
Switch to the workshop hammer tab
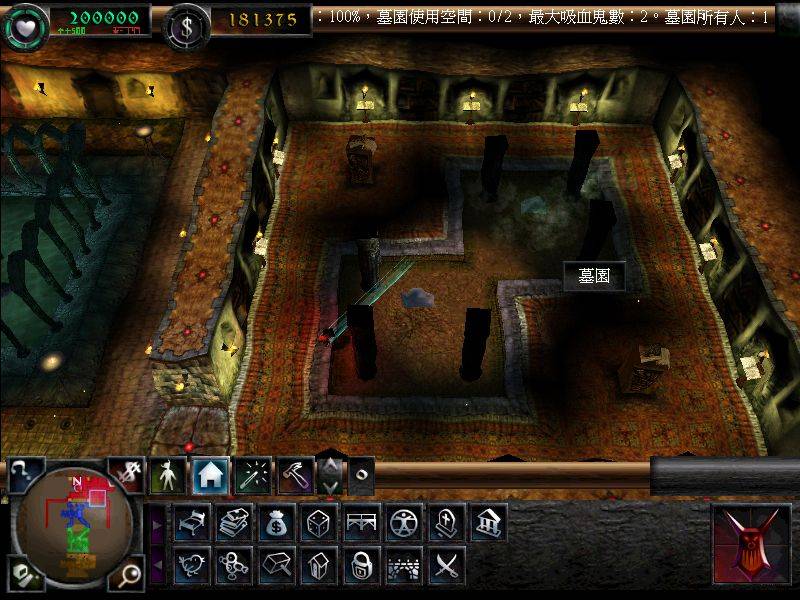pyautogui.click(x=296, y=476)
